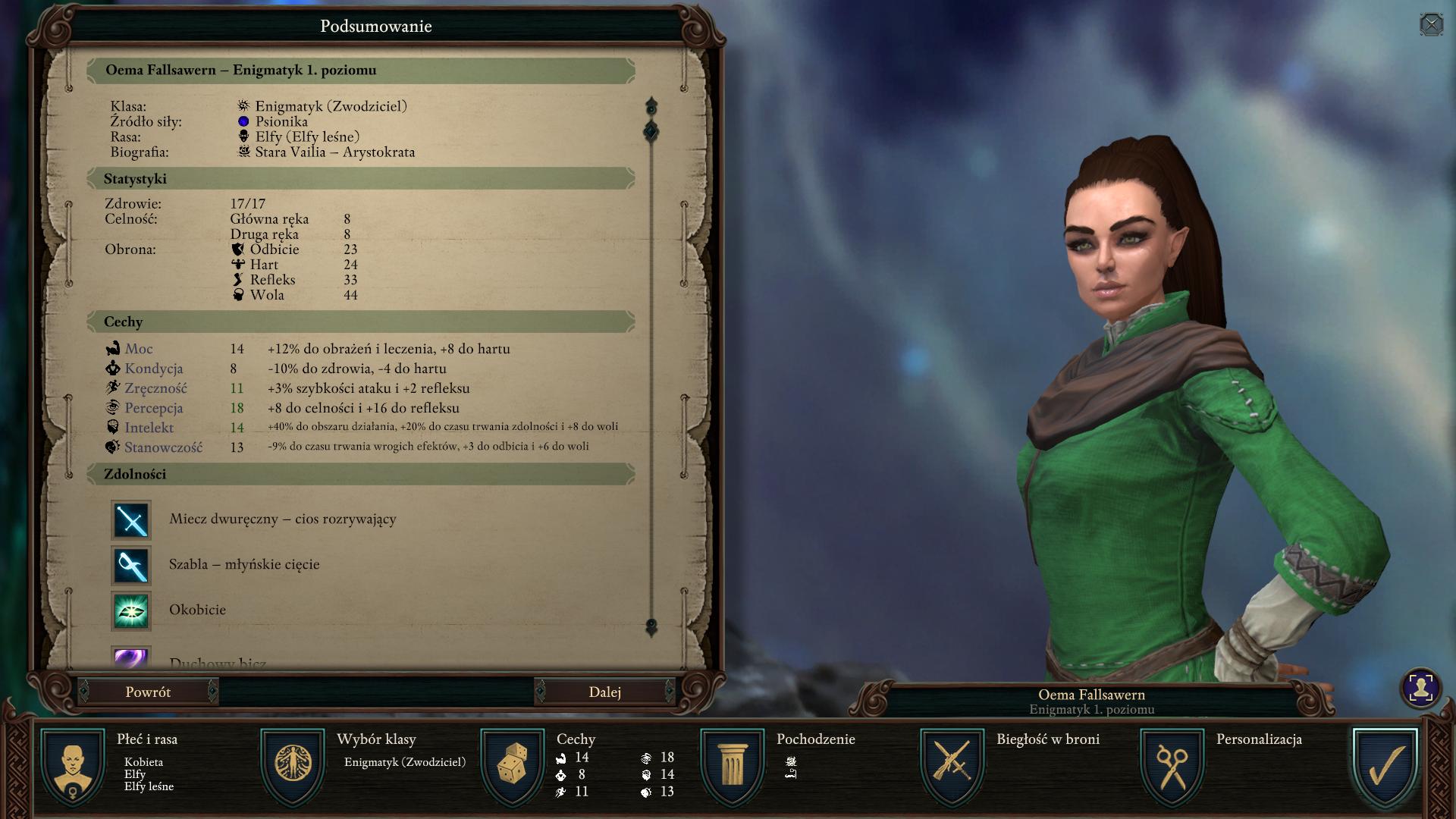Select the Miecz dwuręczny ability icon
The image size is (1456, 819).
click(131, 520)
